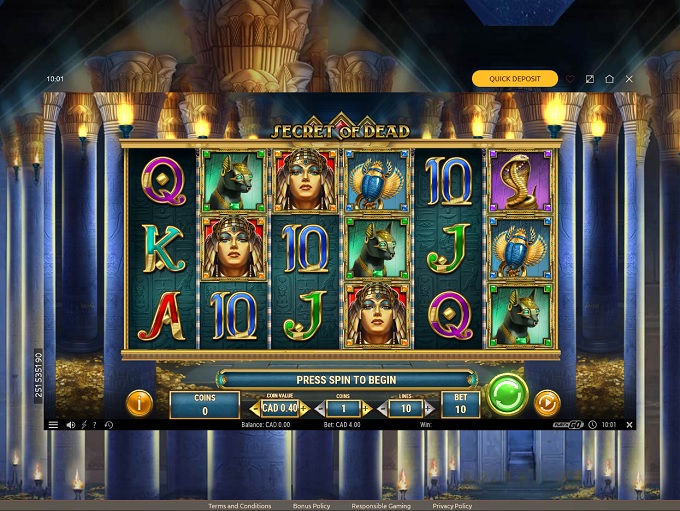Image resolution: width=680 pixels, height=511 pixels.
Task: Open the Responsible Gaming link
Action: point(380,506)
